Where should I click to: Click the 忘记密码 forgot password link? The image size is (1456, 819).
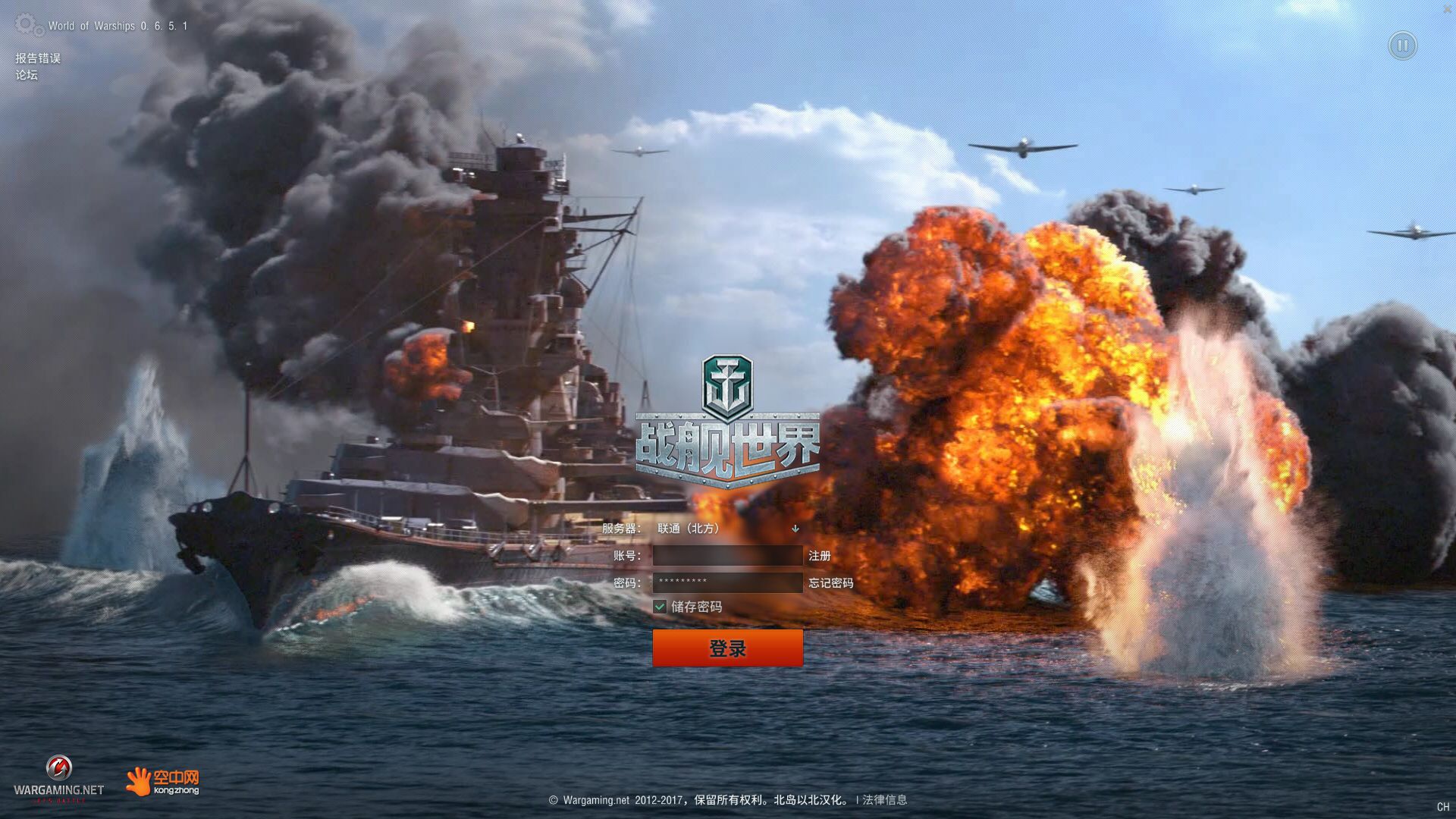pos(830,582)
